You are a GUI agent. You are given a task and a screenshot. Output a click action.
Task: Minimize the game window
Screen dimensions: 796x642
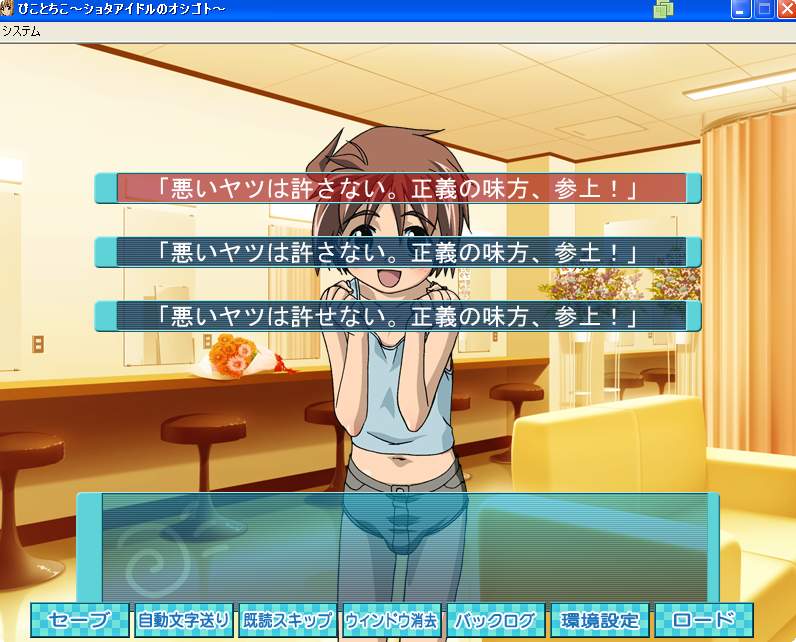click(742, 10)
